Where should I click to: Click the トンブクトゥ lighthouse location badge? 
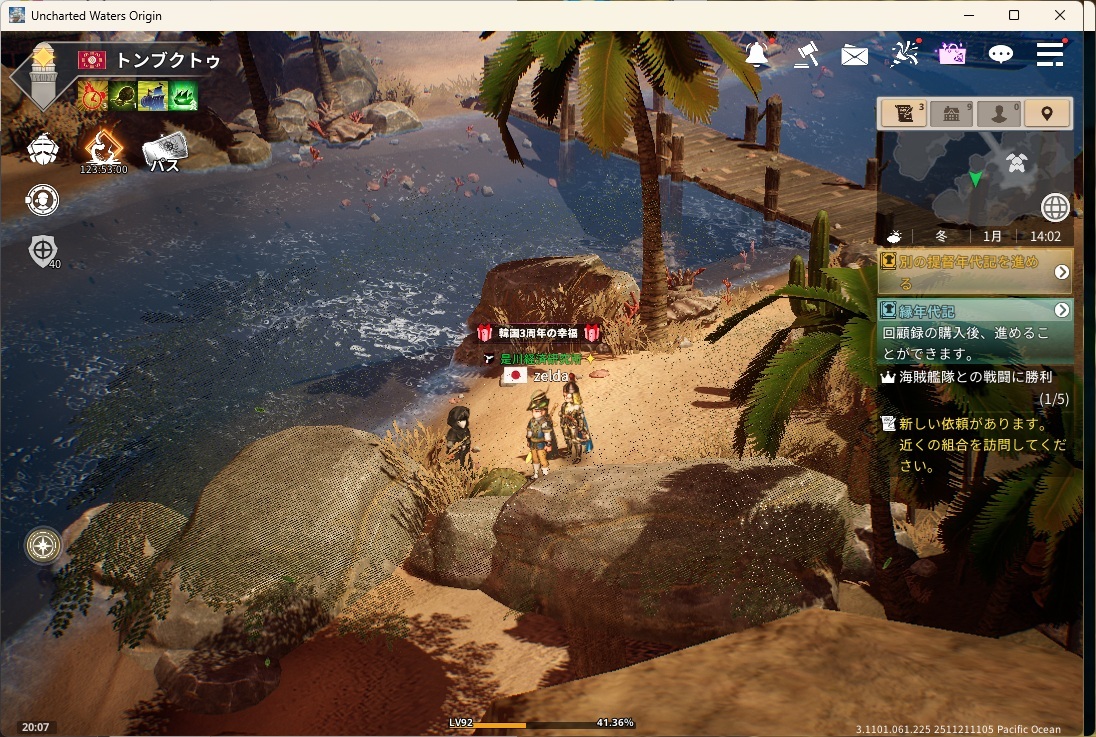click(x=42, y=76)
